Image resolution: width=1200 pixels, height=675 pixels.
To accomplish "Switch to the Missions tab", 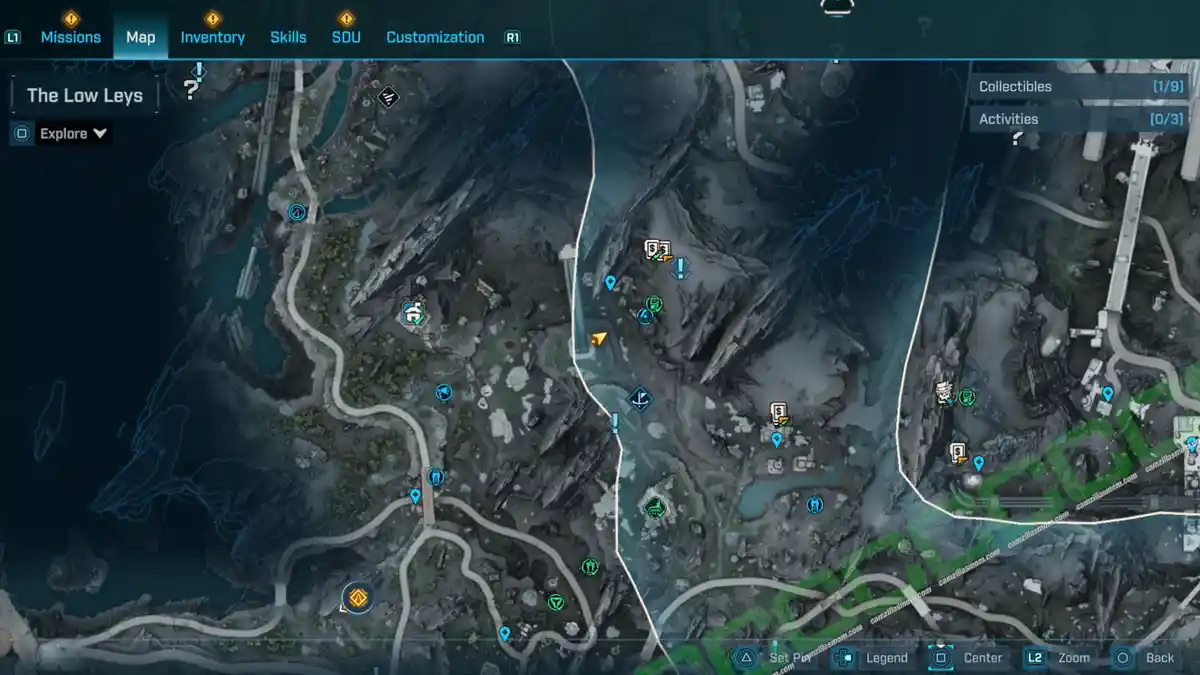I will coord(70,37).
